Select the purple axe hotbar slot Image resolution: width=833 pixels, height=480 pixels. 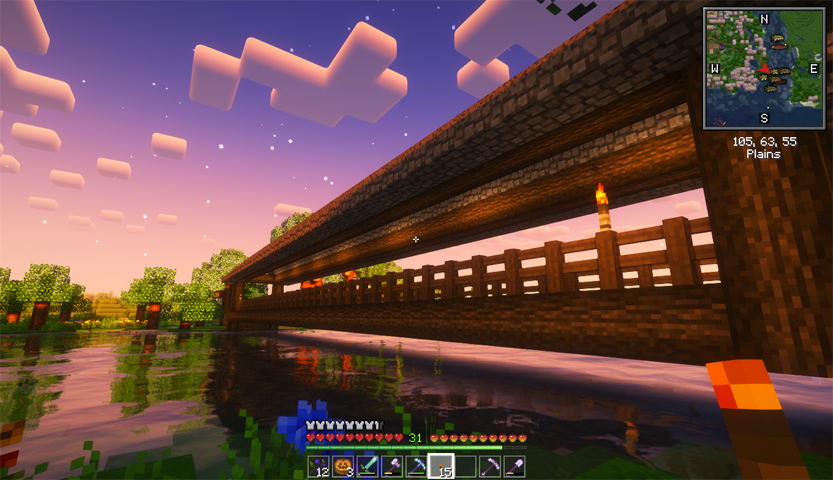[x=392, y=467]
